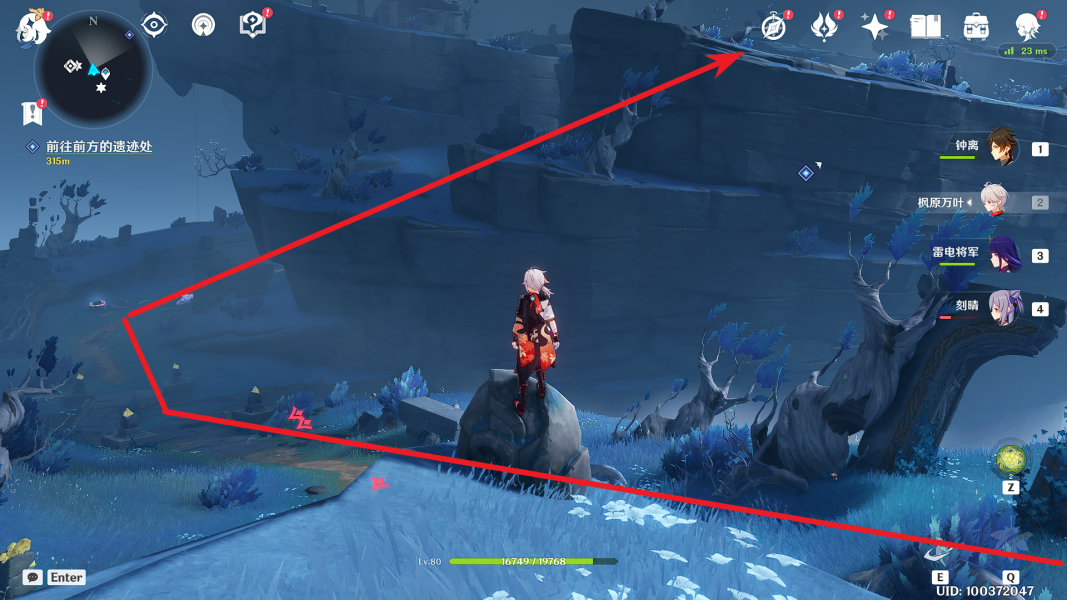Switch to party member 雷电将军
The width and height of the screenshot is (1067, 600).
(1002, 255)
